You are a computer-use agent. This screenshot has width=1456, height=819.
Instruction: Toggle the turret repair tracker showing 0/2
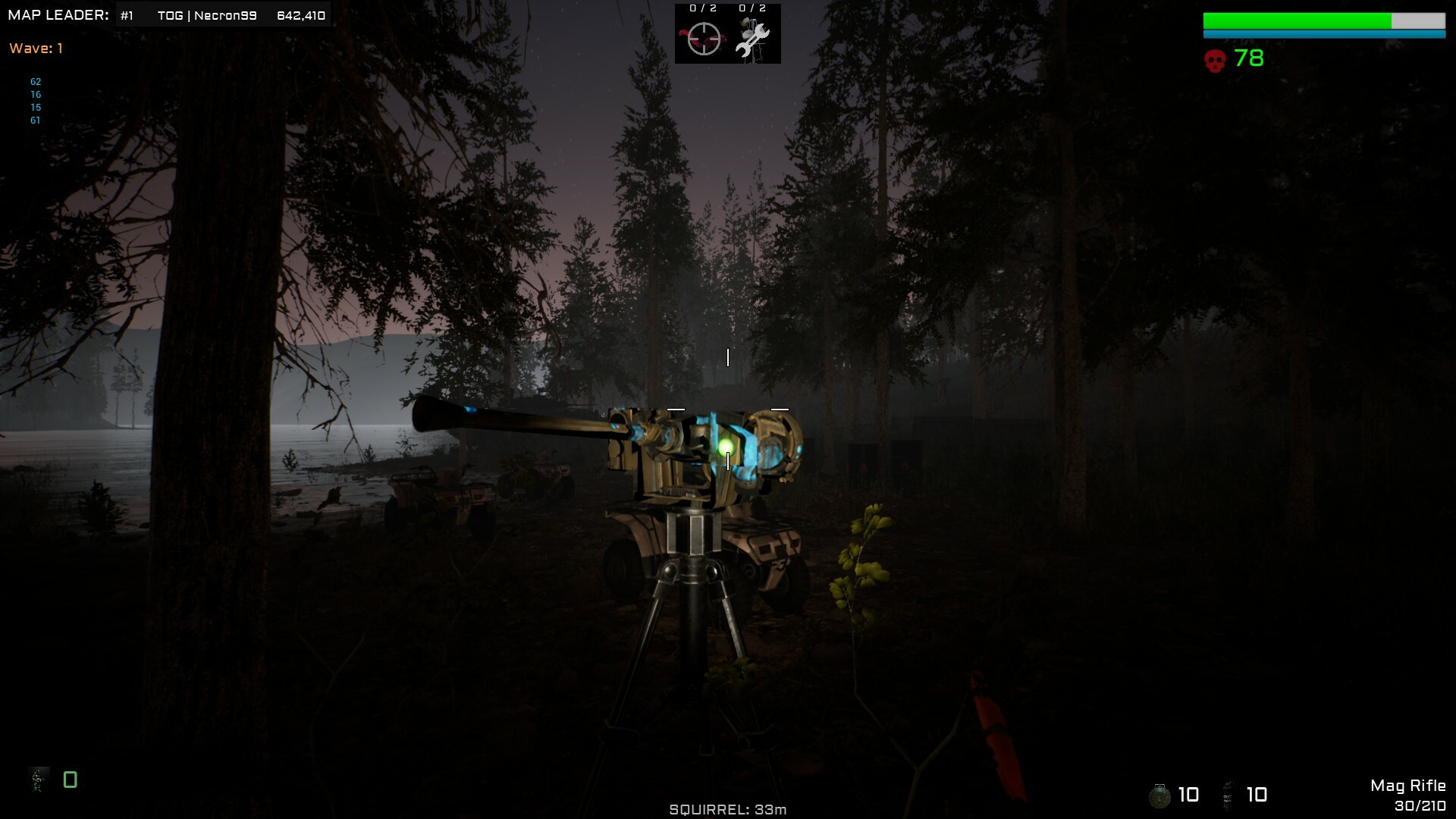coord(751,8)
